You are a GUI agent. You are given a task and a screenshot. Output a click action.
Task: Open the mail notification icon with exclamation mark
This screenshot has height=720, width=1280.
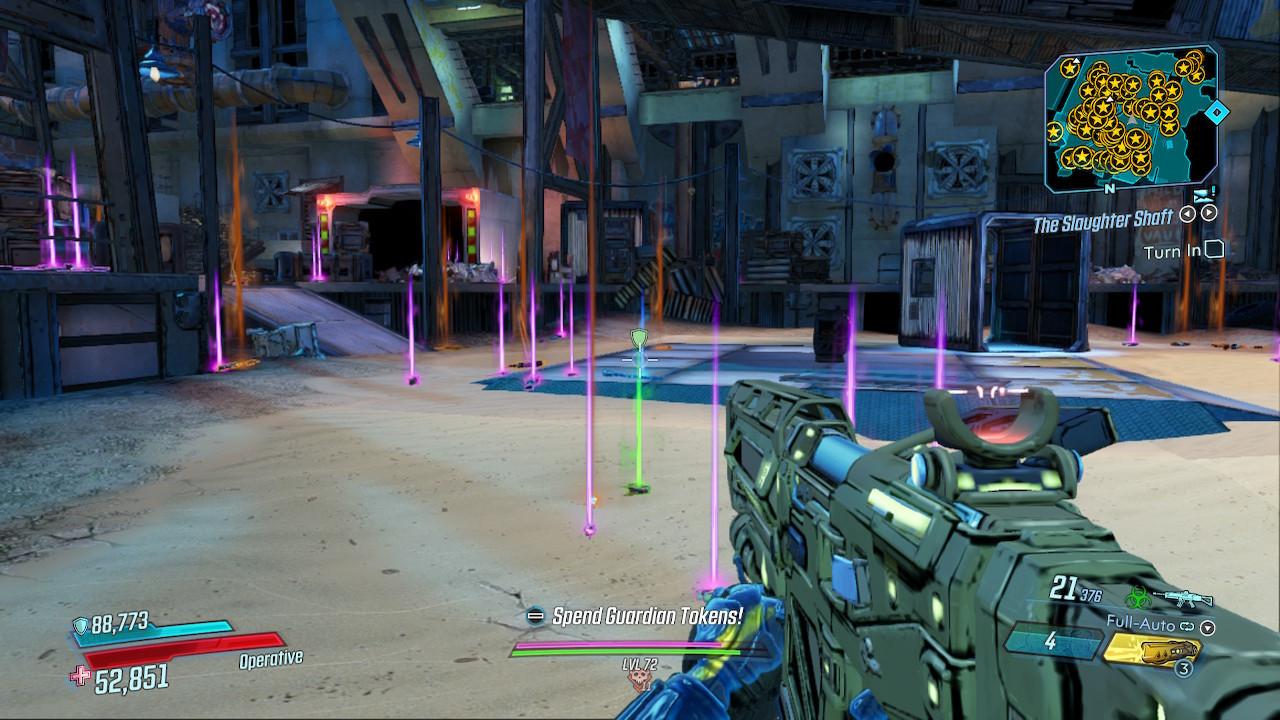1205,194
